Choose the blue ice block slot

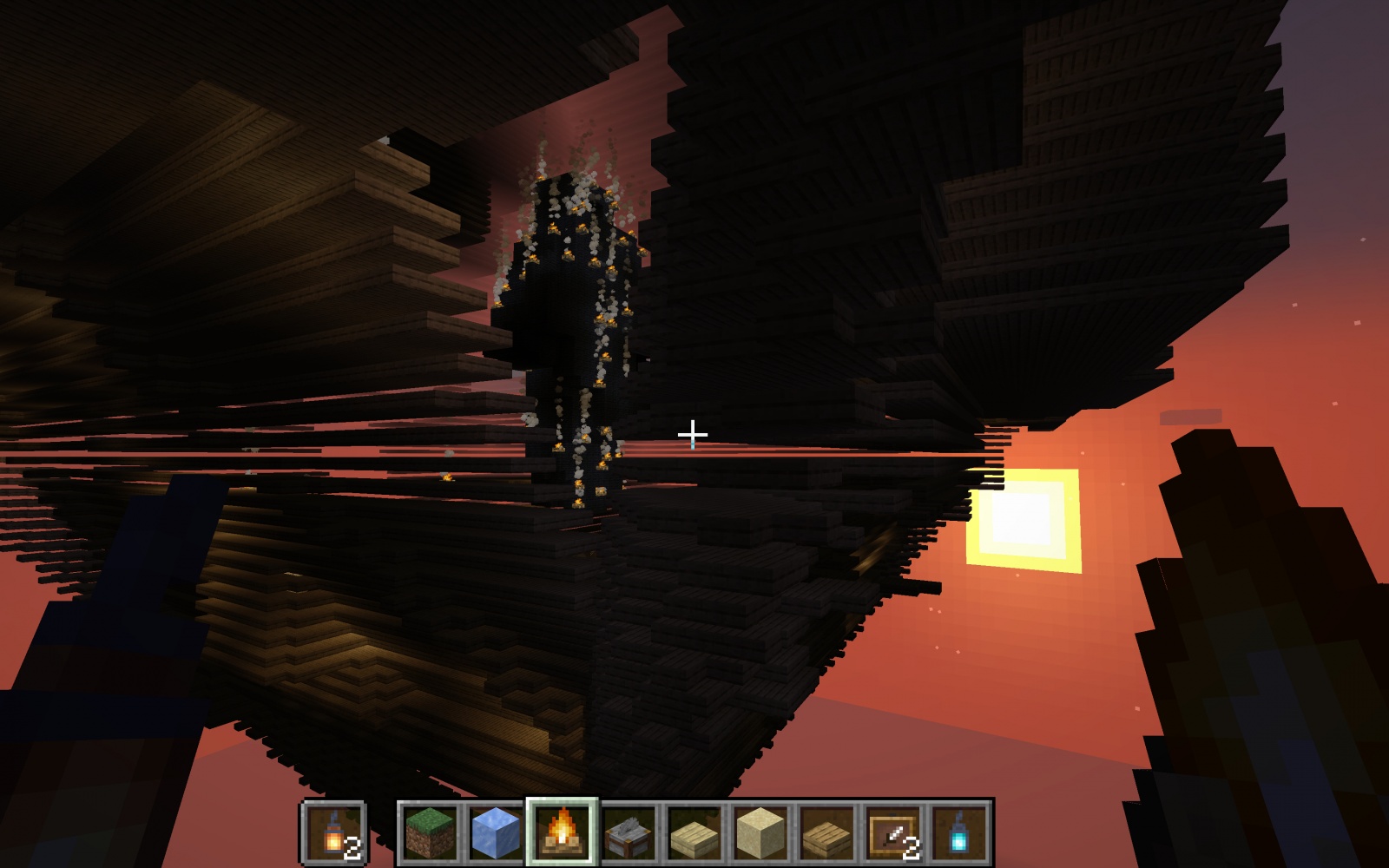click(x=496, y=832)
